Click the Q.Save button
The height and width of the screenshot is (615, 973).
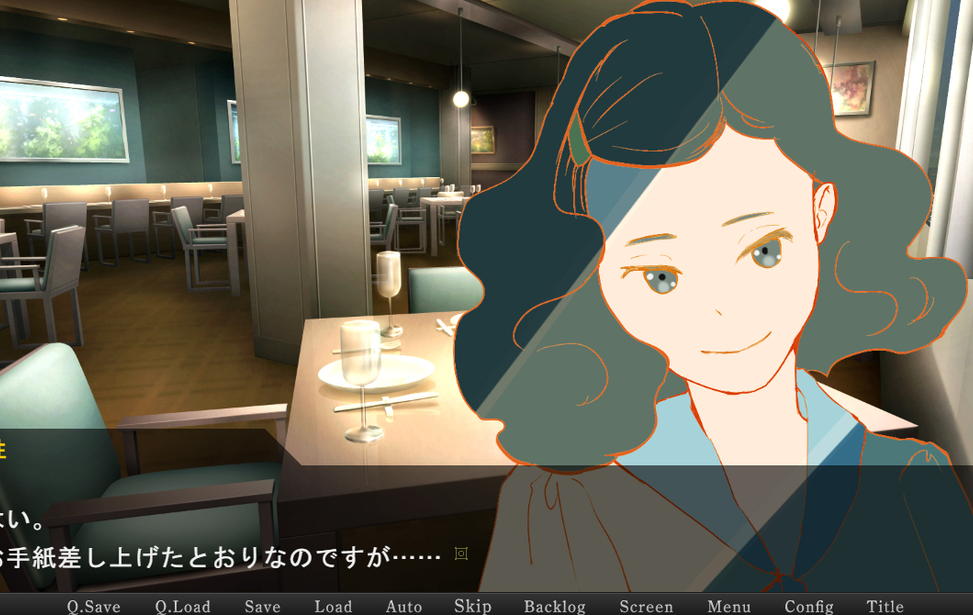(x=94, y=606)
